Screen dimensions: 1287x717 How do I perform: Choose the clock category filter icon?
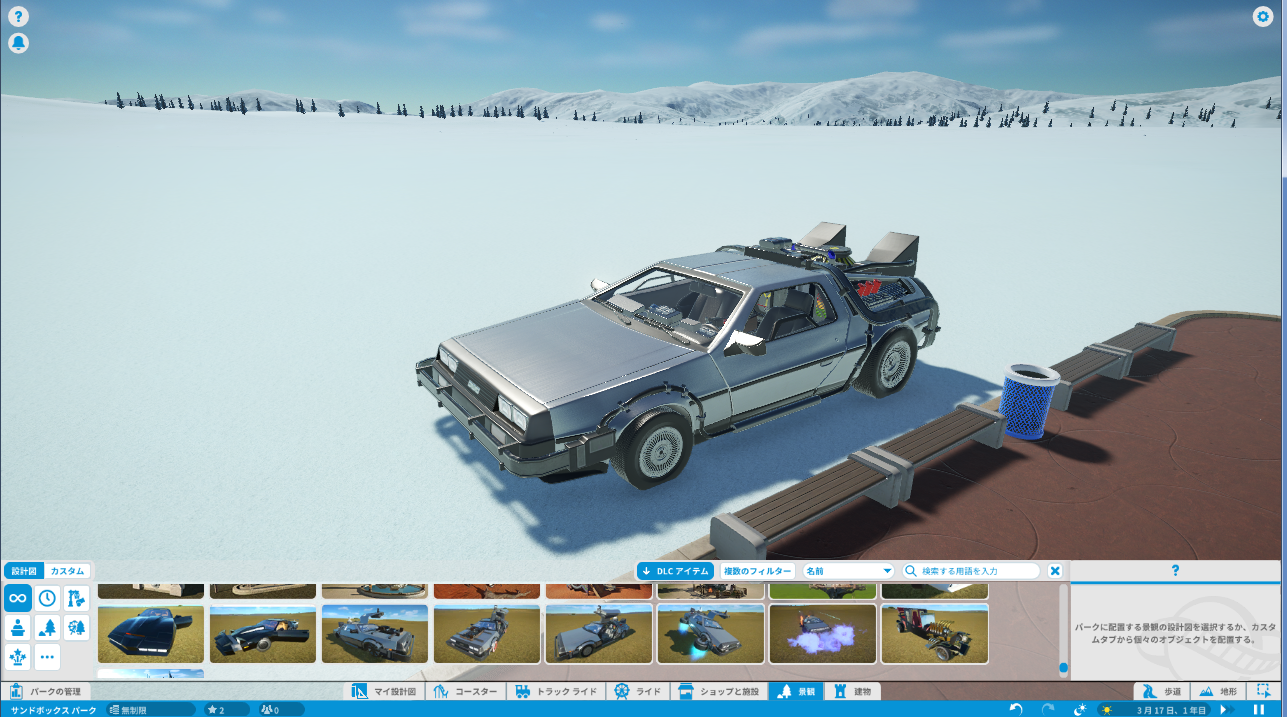coord(47,598)
